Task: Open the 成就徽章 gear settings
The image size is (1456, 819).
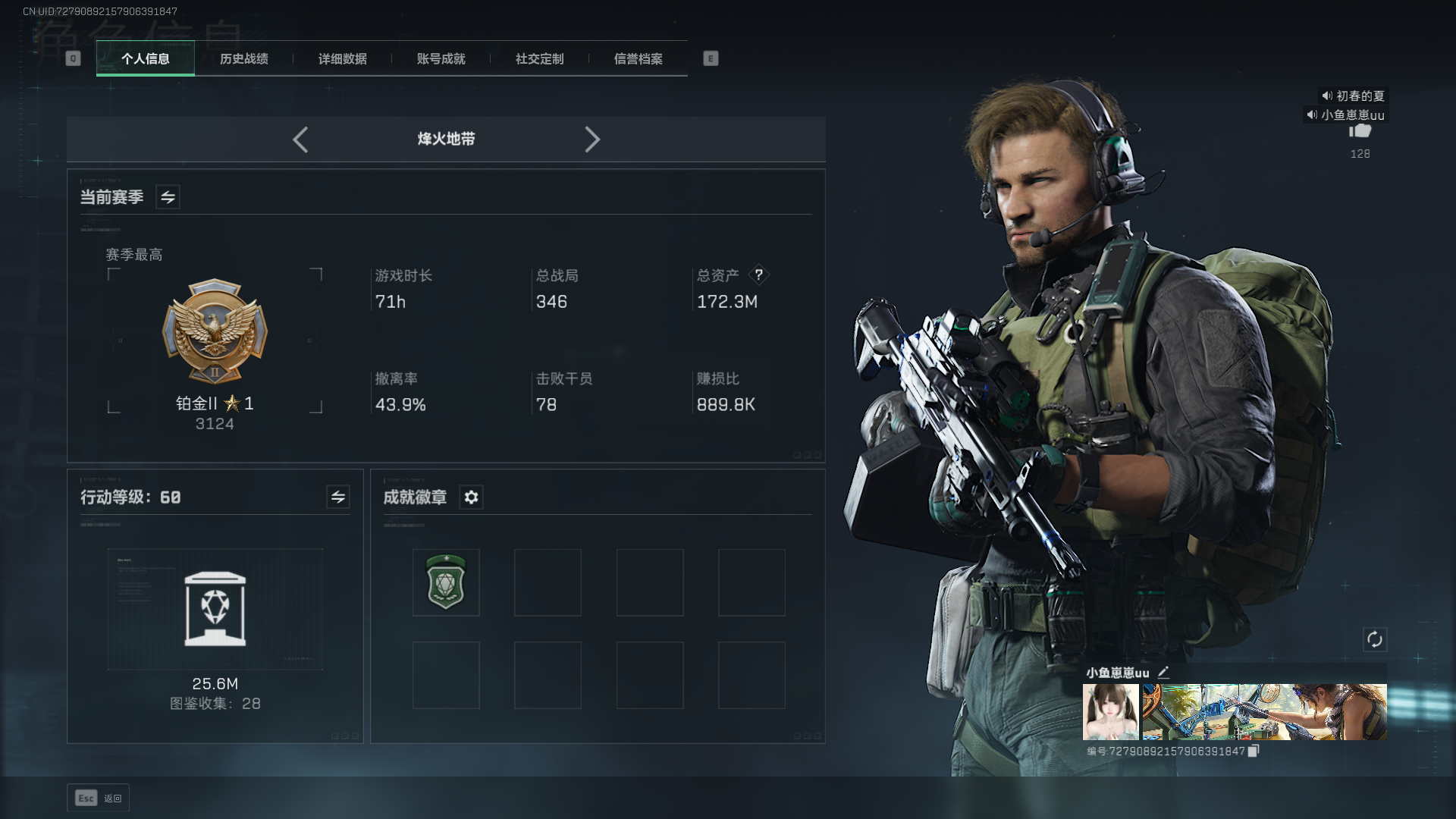Action: (x=472, y=497)
